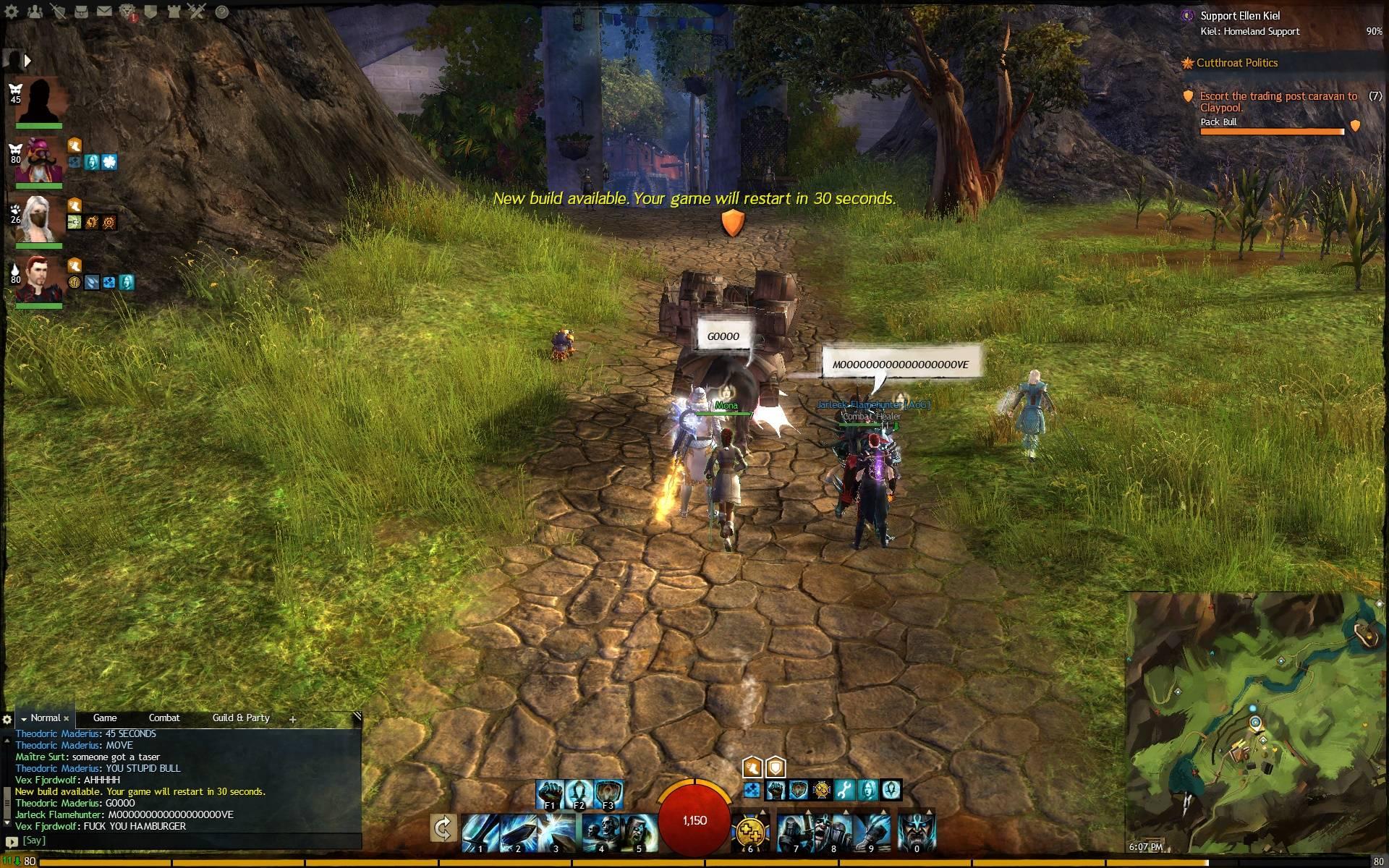Add a new chat tab with plus button

[x=293, y=719]
